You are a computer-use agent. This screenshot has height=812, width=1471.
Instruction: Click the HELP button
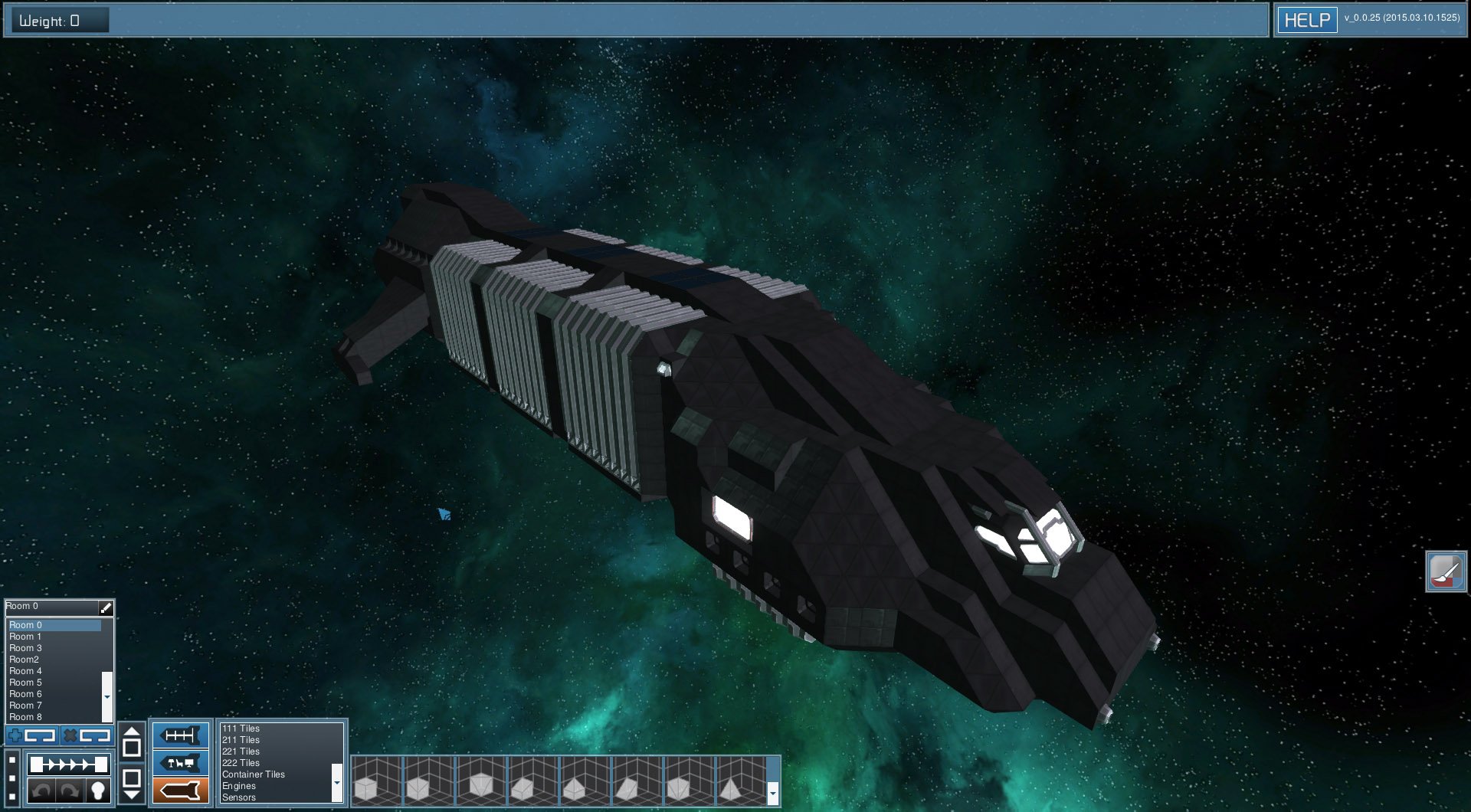coord(1309,19)
